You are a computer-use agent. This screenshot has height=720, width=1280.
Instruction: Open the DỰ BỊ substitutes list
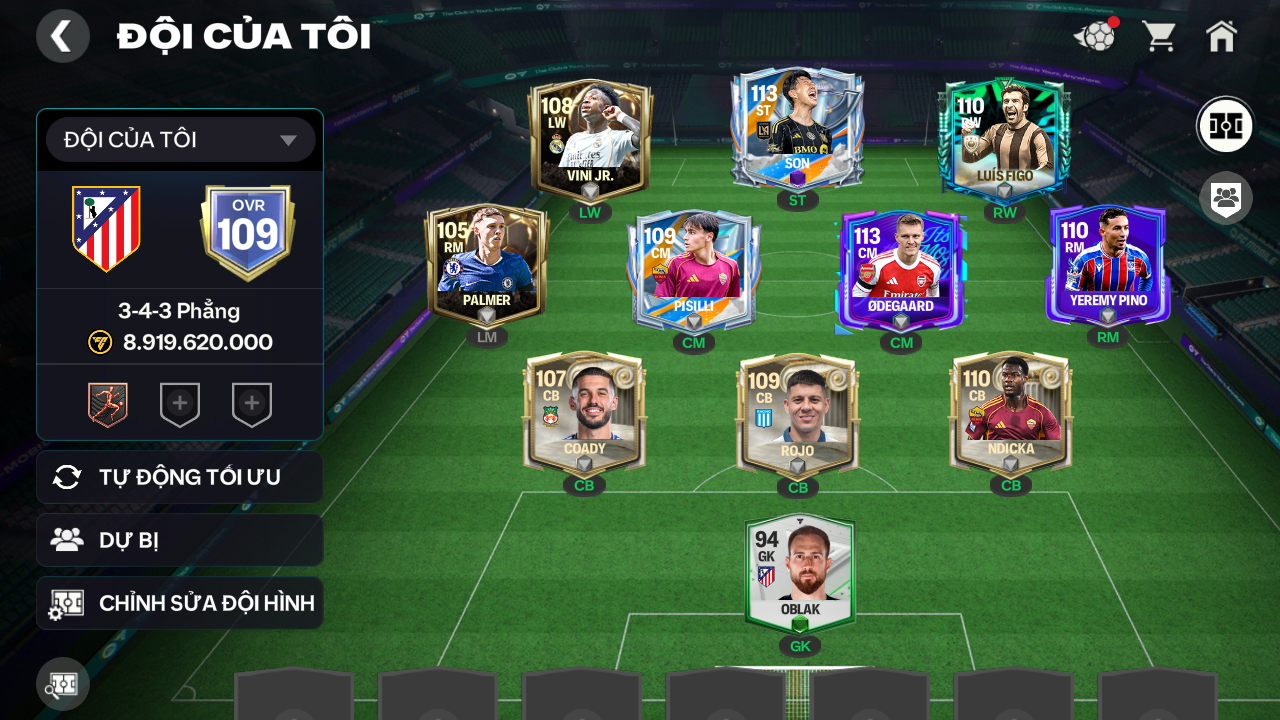(x=180, y=540)
